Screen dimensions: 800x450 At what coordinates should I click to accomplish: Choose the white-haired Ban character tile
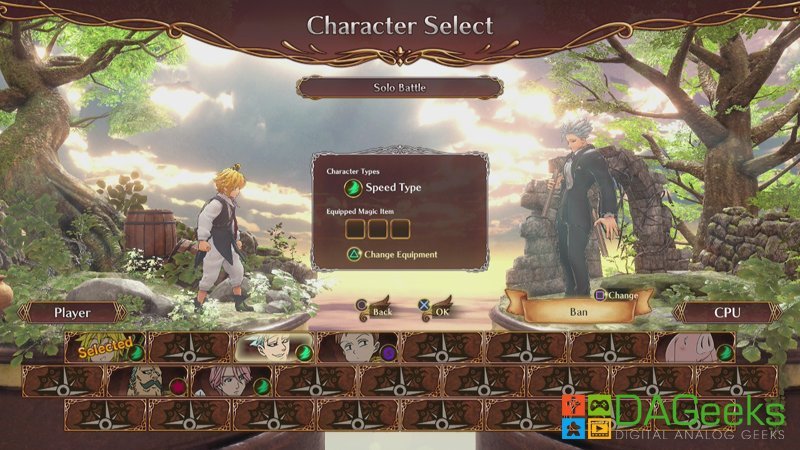[273, 347]
